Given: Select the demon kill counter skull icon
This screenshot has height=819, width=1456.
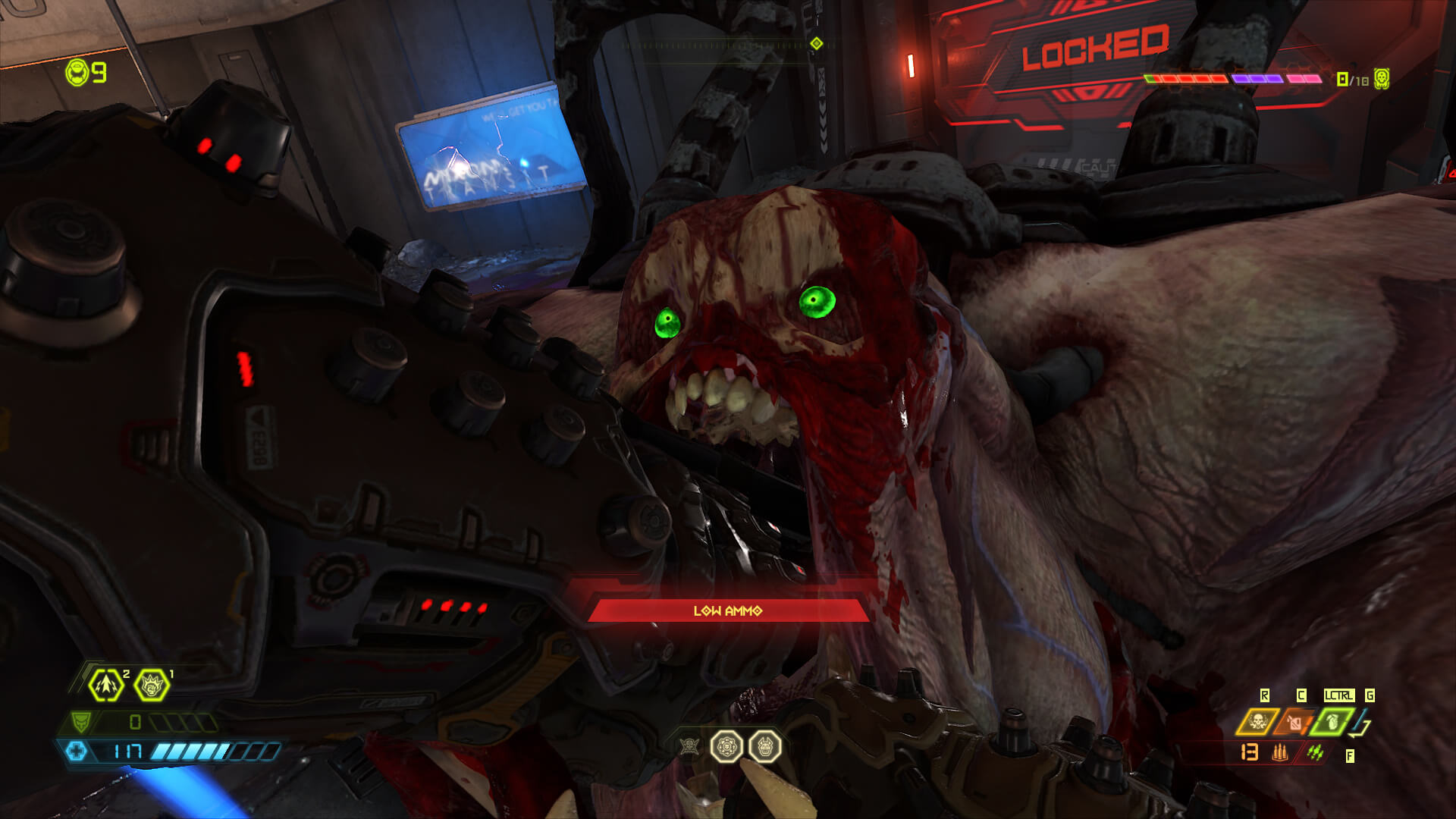Looking at the screenshot, I should (x=1382, y=78).
